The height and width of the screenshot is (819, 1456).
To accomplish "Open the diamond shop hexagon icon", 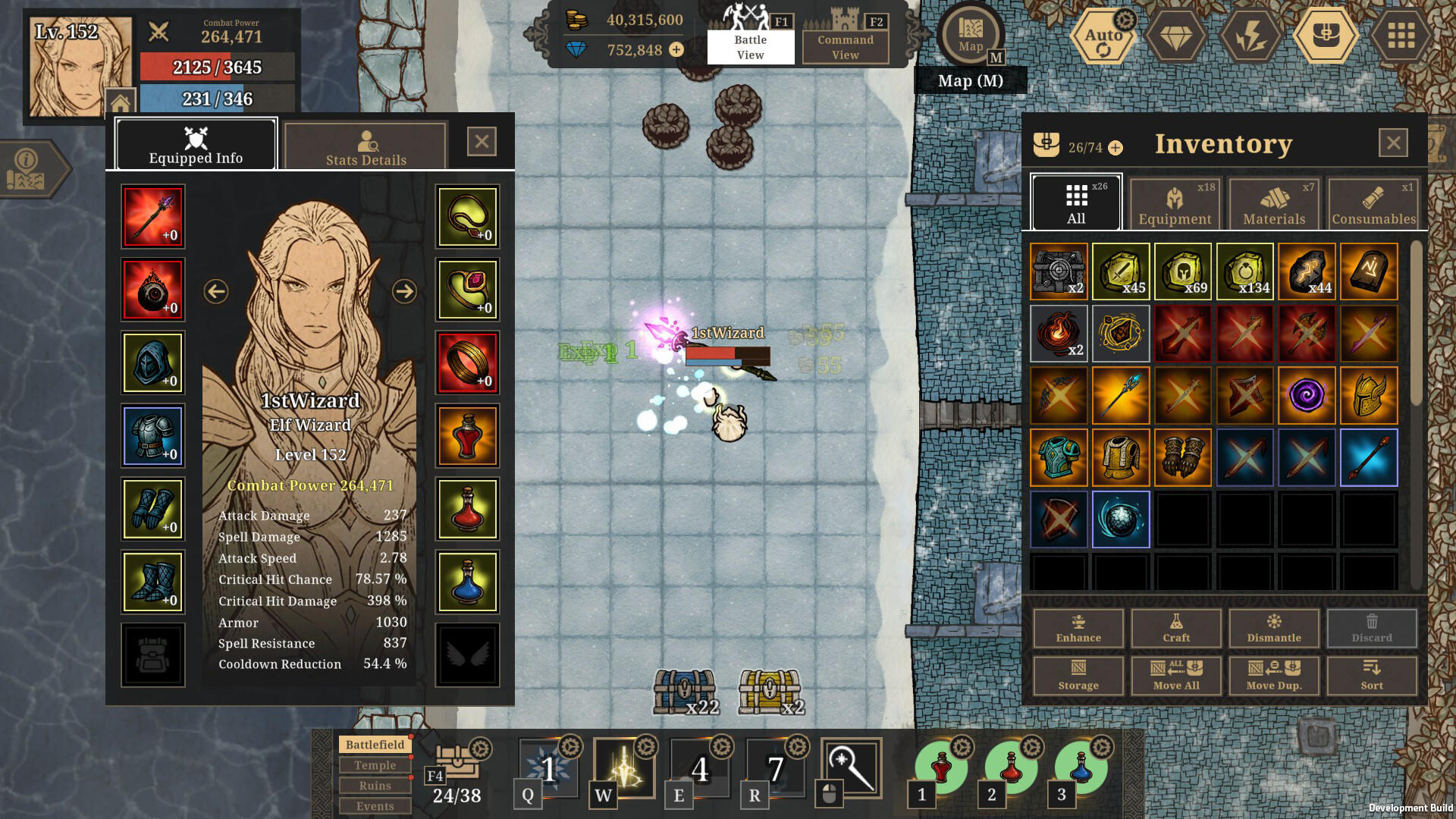I will pyautogui.click(x=1176, y=35).
